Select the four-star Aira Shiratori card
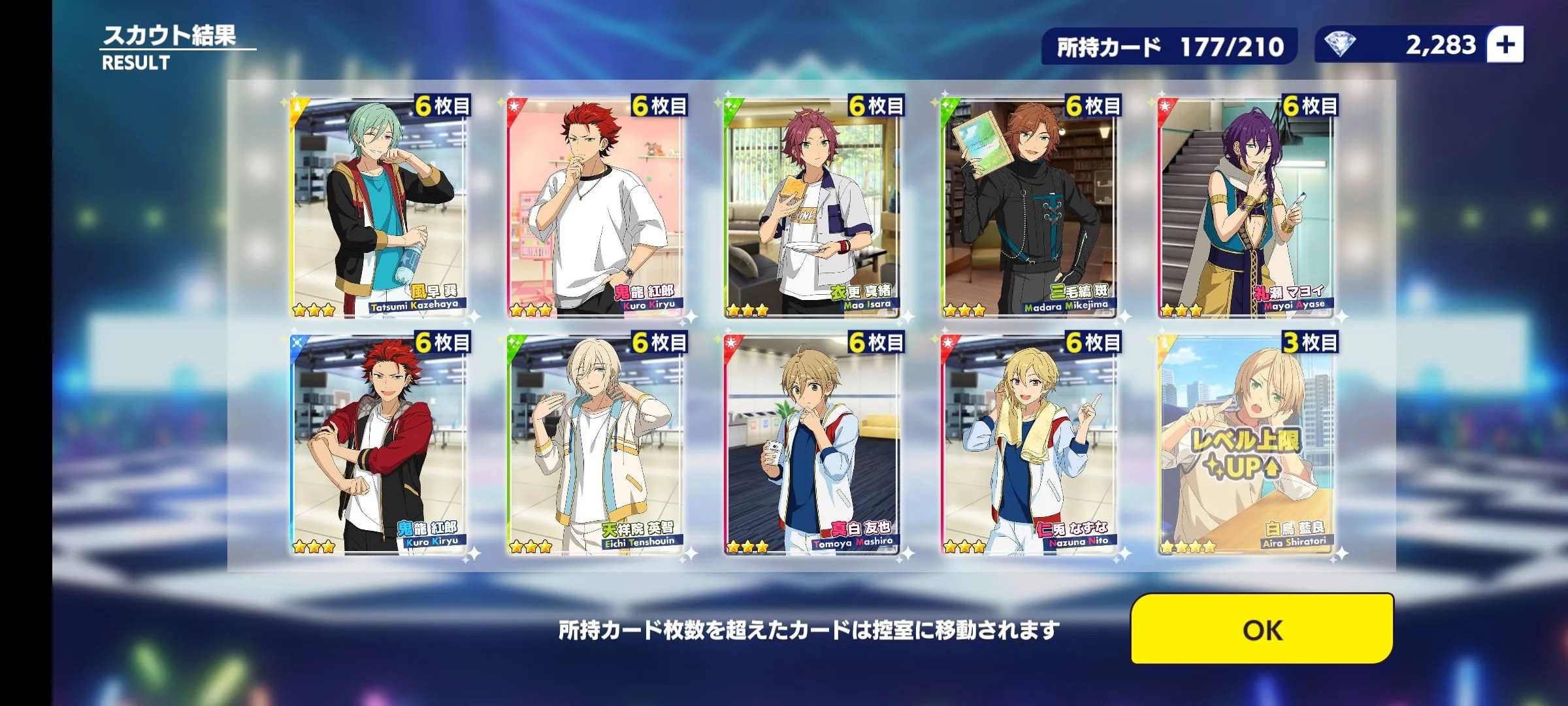The width and height of the screenshot is (1568, 706). click(1245, 445)
